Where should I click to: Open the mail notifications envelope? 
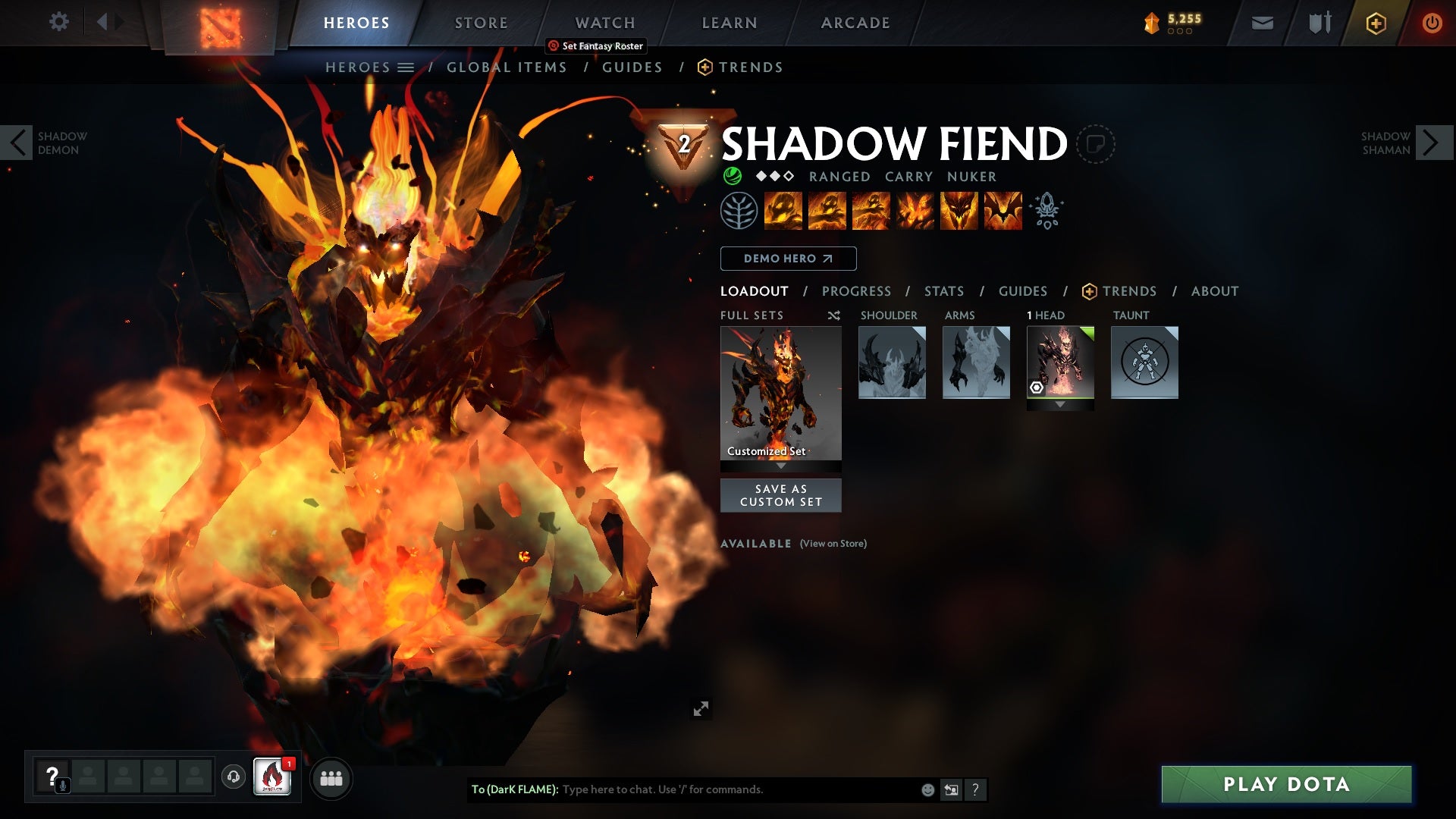click(1261, 22)
